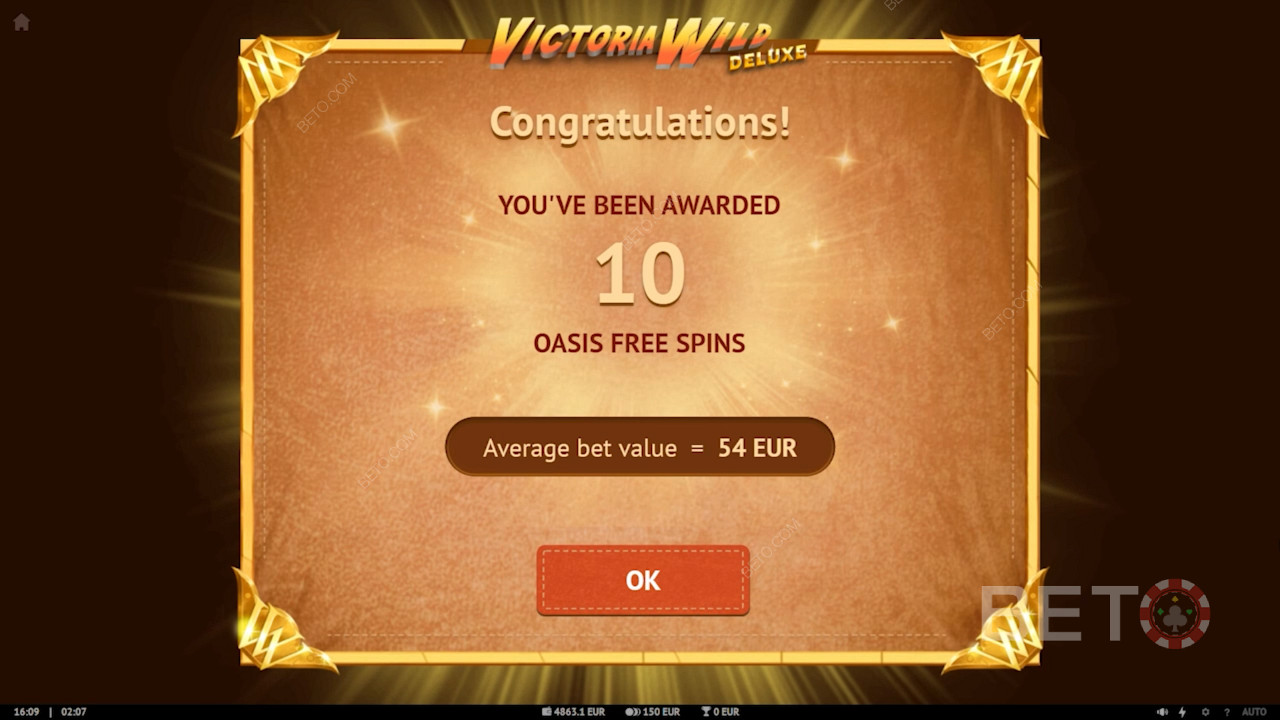Go to the home screen icon
1280x720 pixels.
click(x=21, y=22)
